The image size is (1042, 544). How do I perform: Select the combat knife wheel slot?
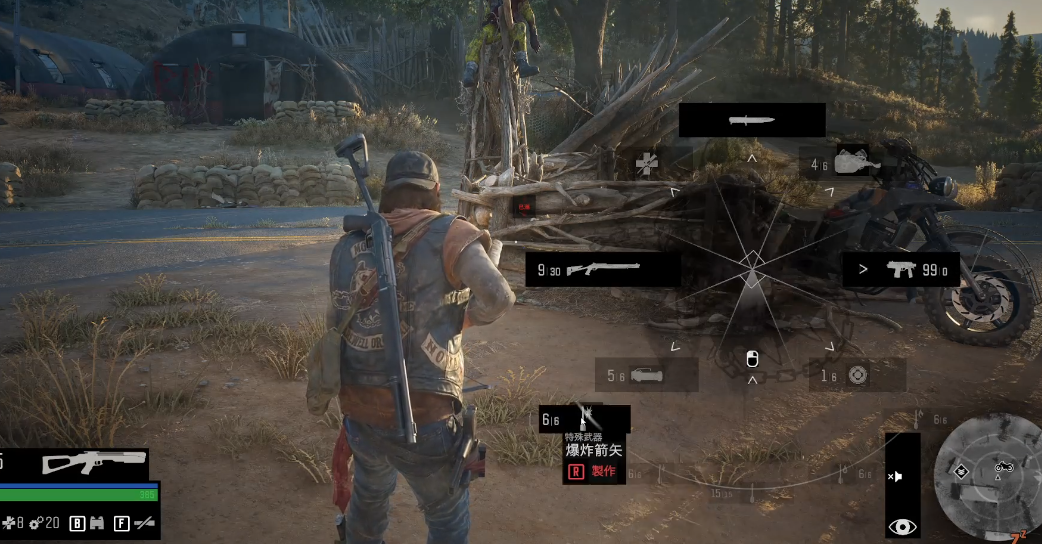pos(752,120)
